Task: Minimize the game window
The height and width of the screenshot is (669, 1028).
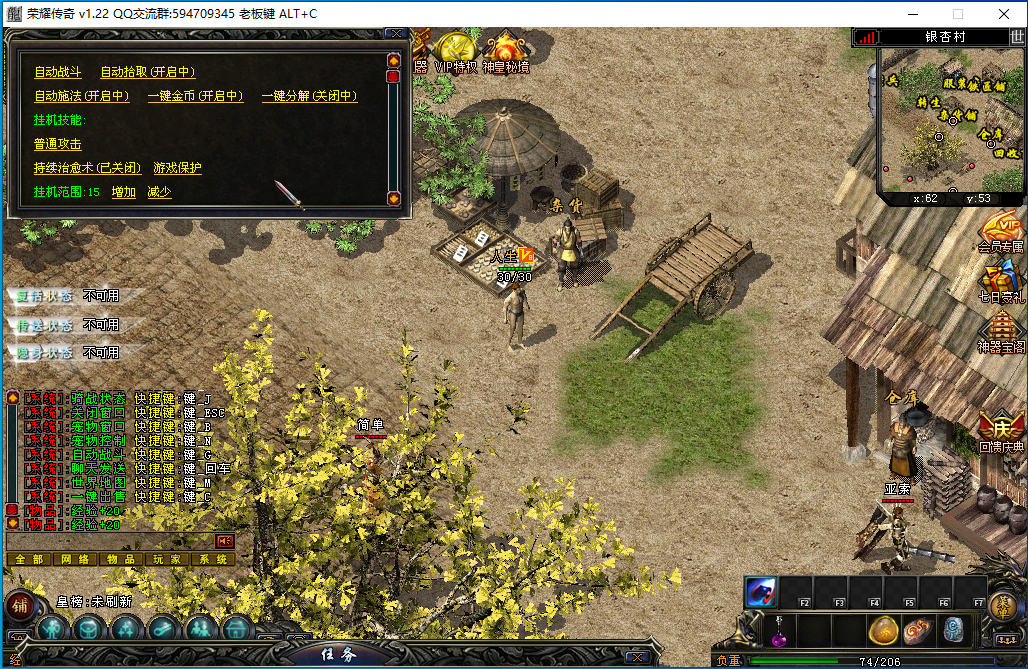Action: (912, 14)
